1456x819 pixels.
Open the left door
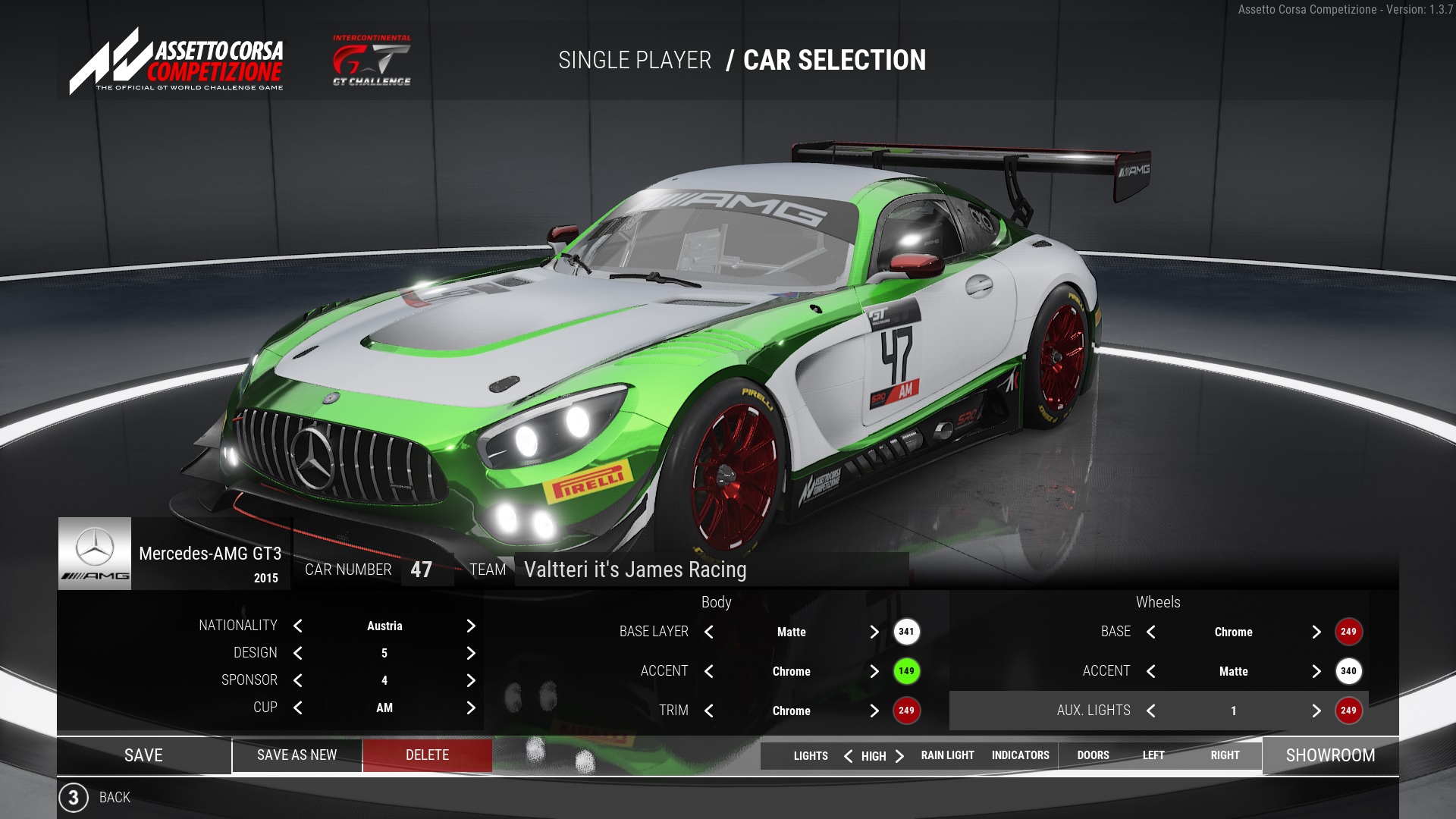[x=1153, y=755]
